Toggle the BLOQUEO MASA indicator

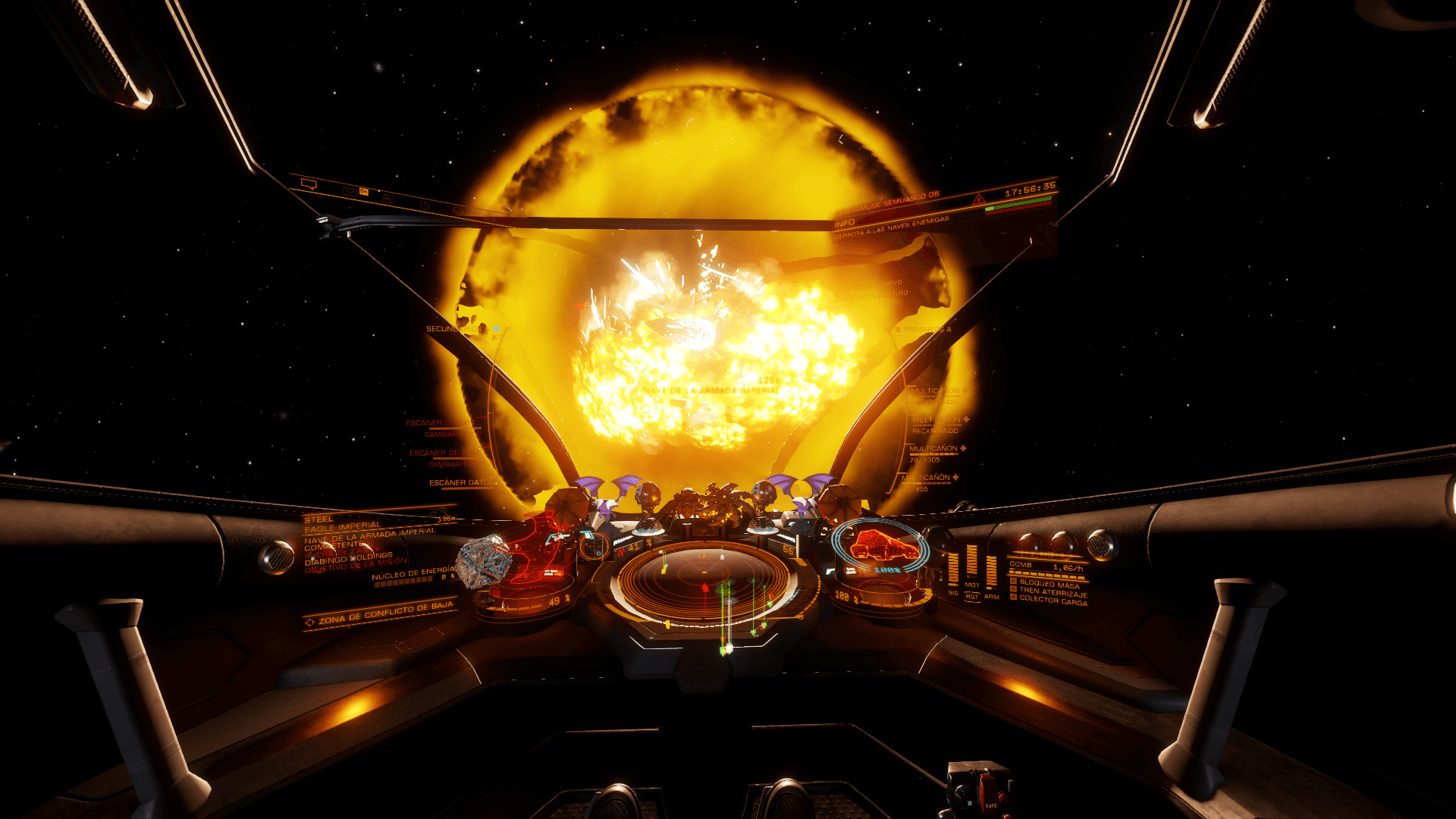click(1013, 582)
